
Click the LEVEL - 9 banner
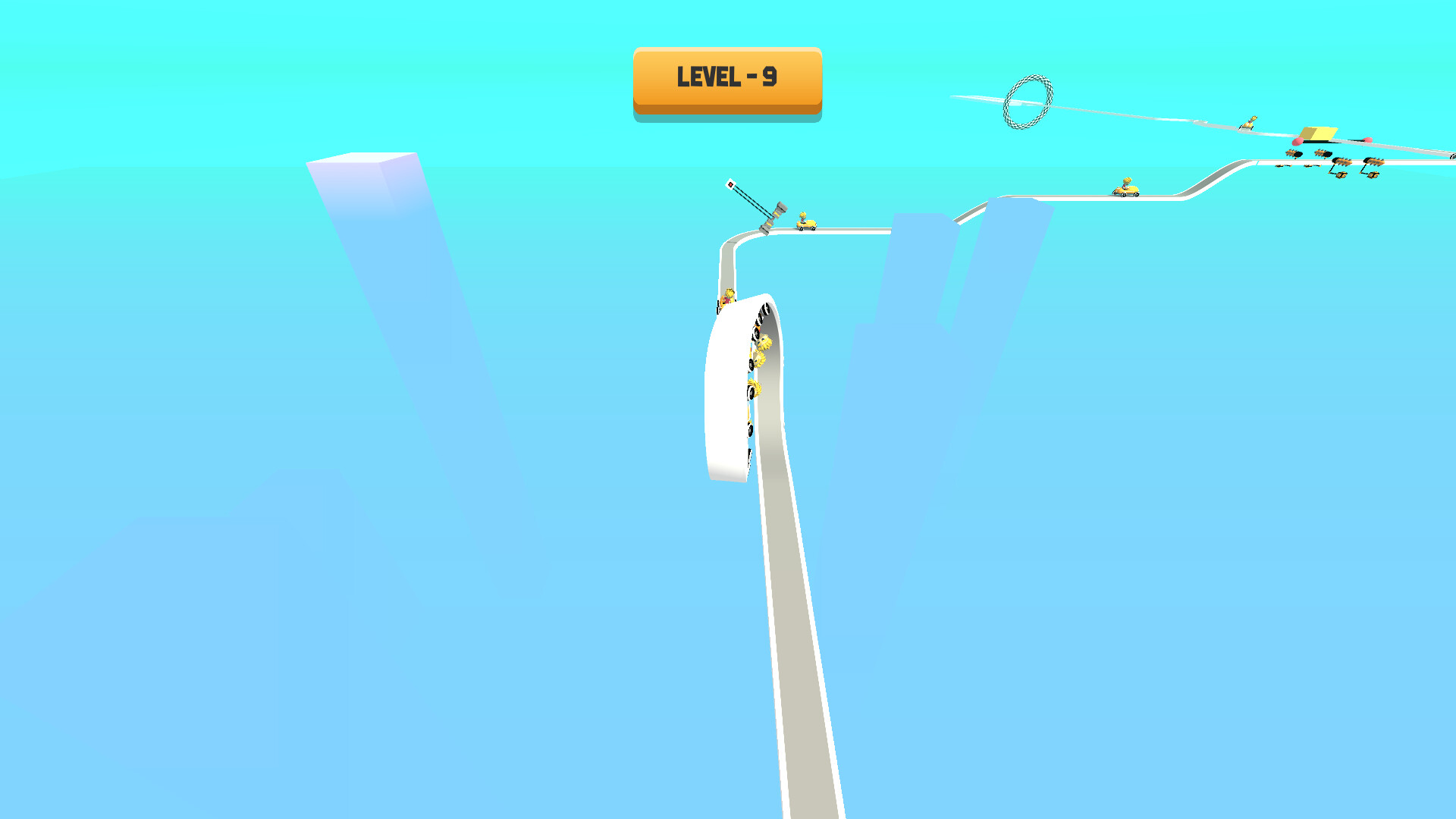pos(726,80)
